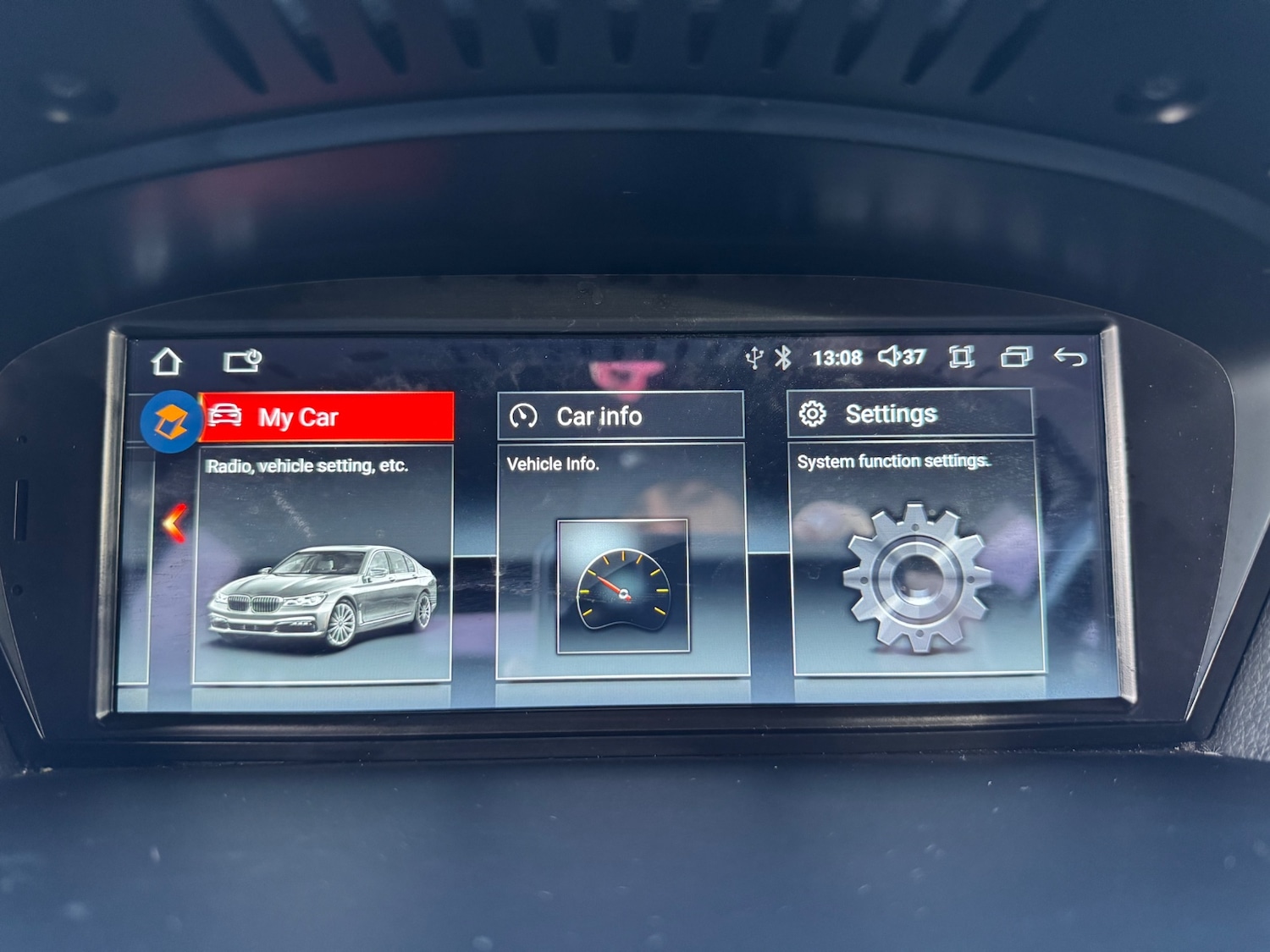
Task: Open the My Car menu tab
Action: 327,416
